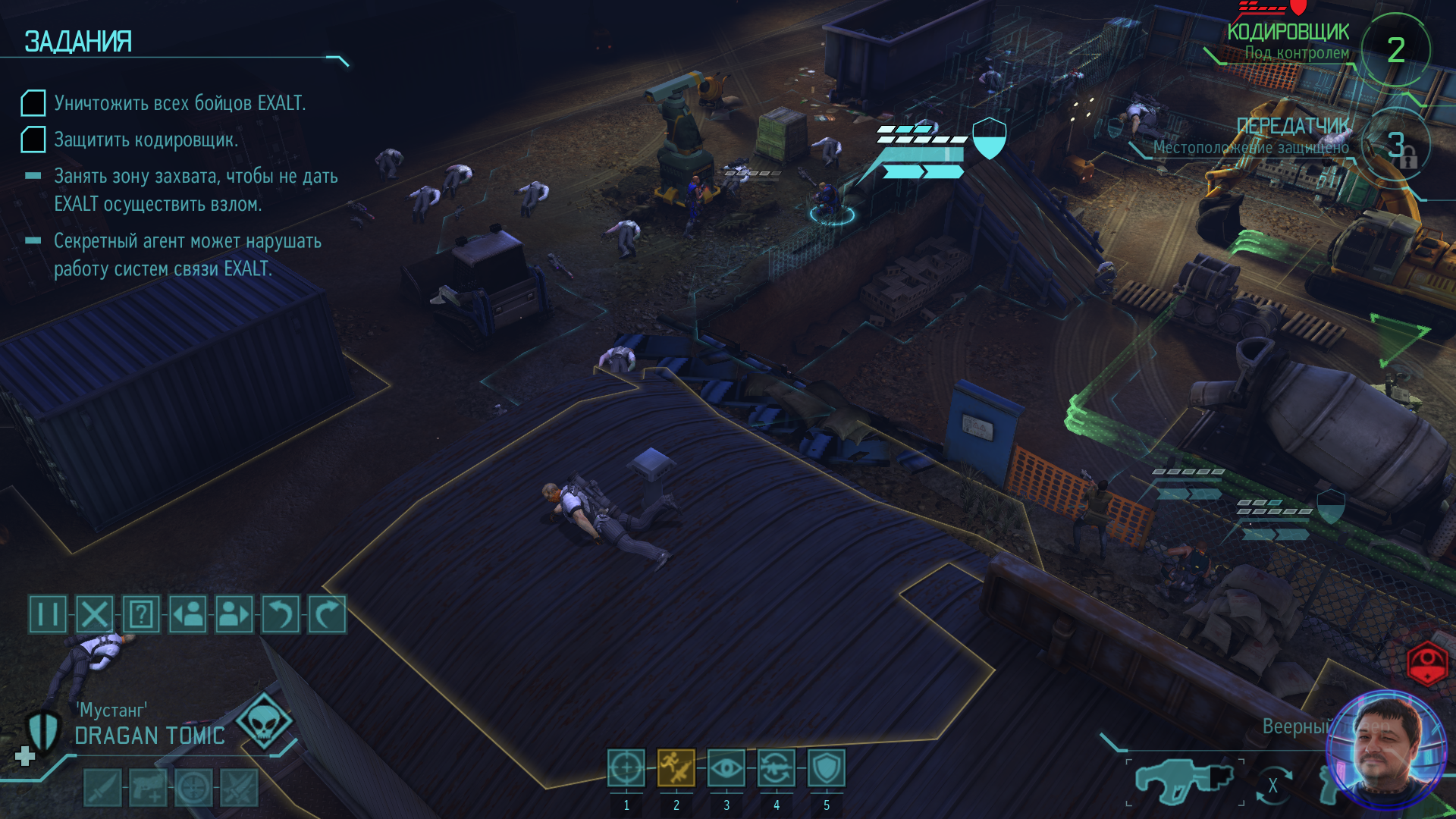Choose the reload weapon ability

coord(777,768)
